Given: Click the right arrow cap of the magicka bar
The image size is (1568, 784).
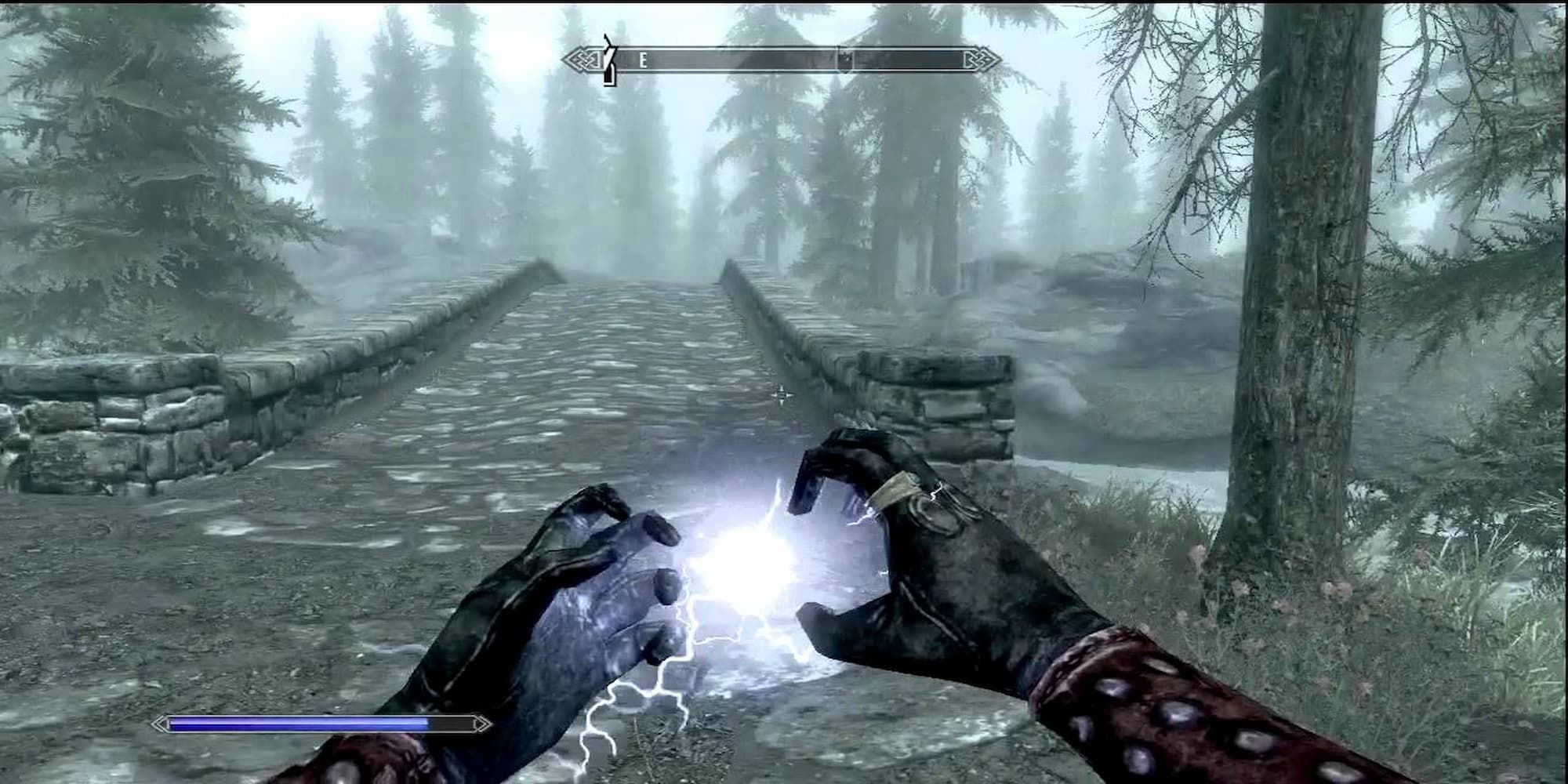Looking at the screenshot, I should pyautogui.click(x=481, y=725).
